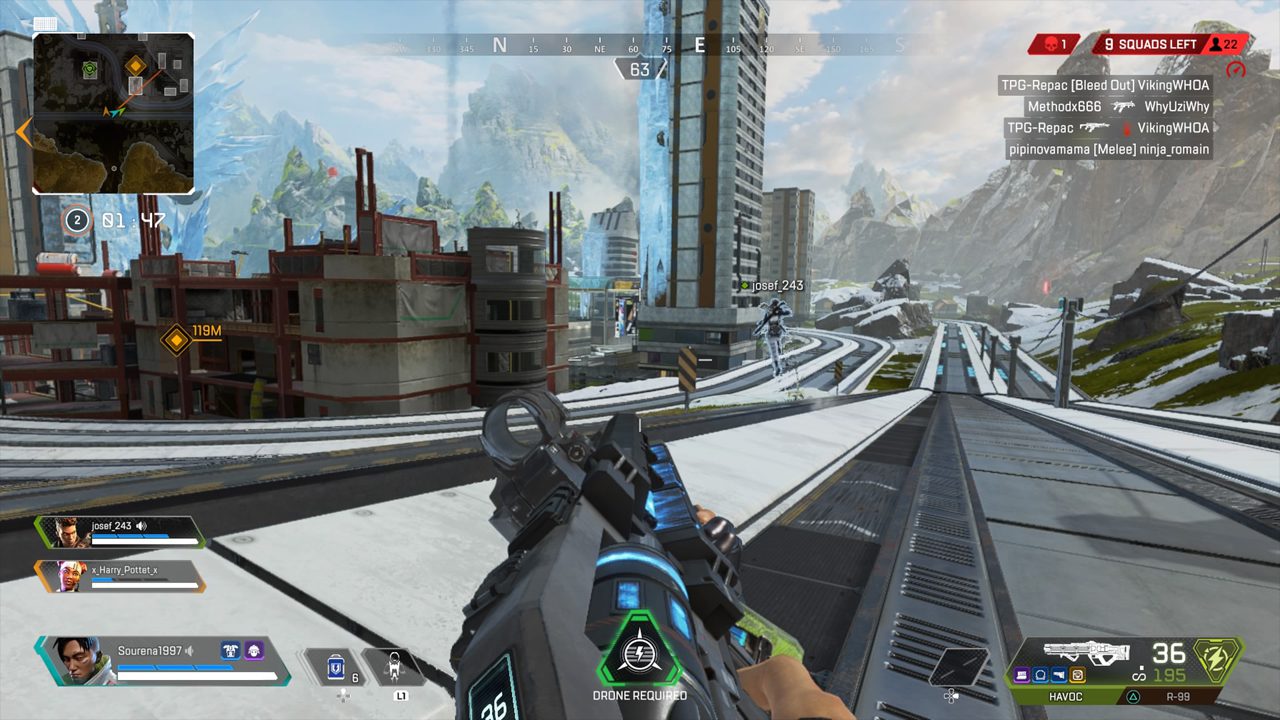Select the purple magazine attachment on Havoc
The width and height of the screenshot is (1280, 720).
coord(1023,675)
